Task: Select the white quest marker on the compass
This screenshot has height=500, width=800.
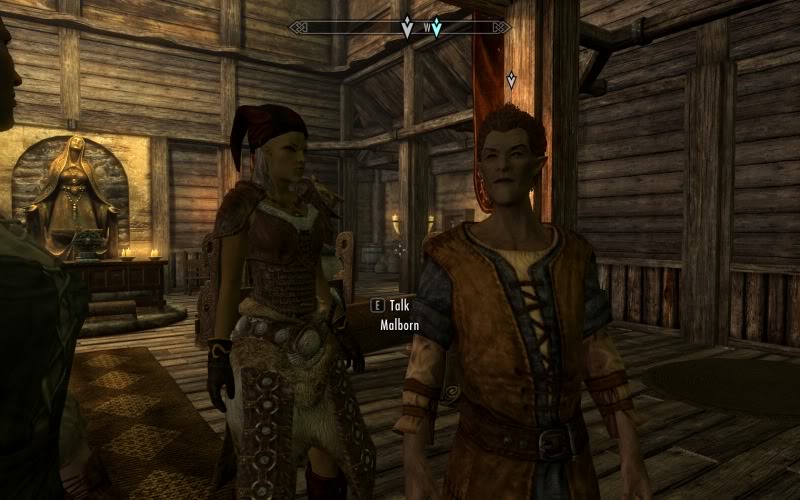Action: coord(407,28)
